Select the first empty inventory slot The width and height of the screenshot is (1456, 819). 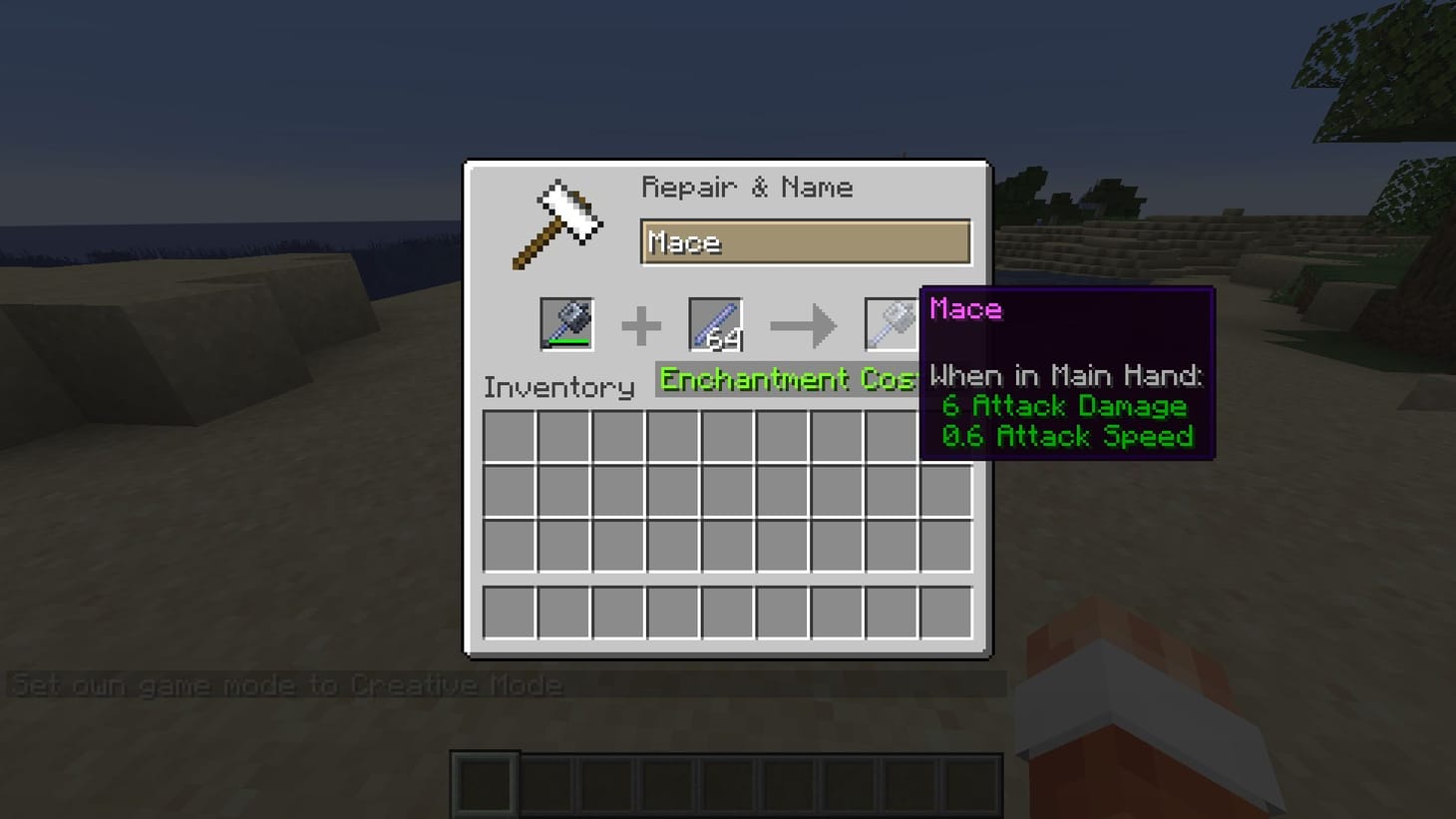click(x=510, y=437)
